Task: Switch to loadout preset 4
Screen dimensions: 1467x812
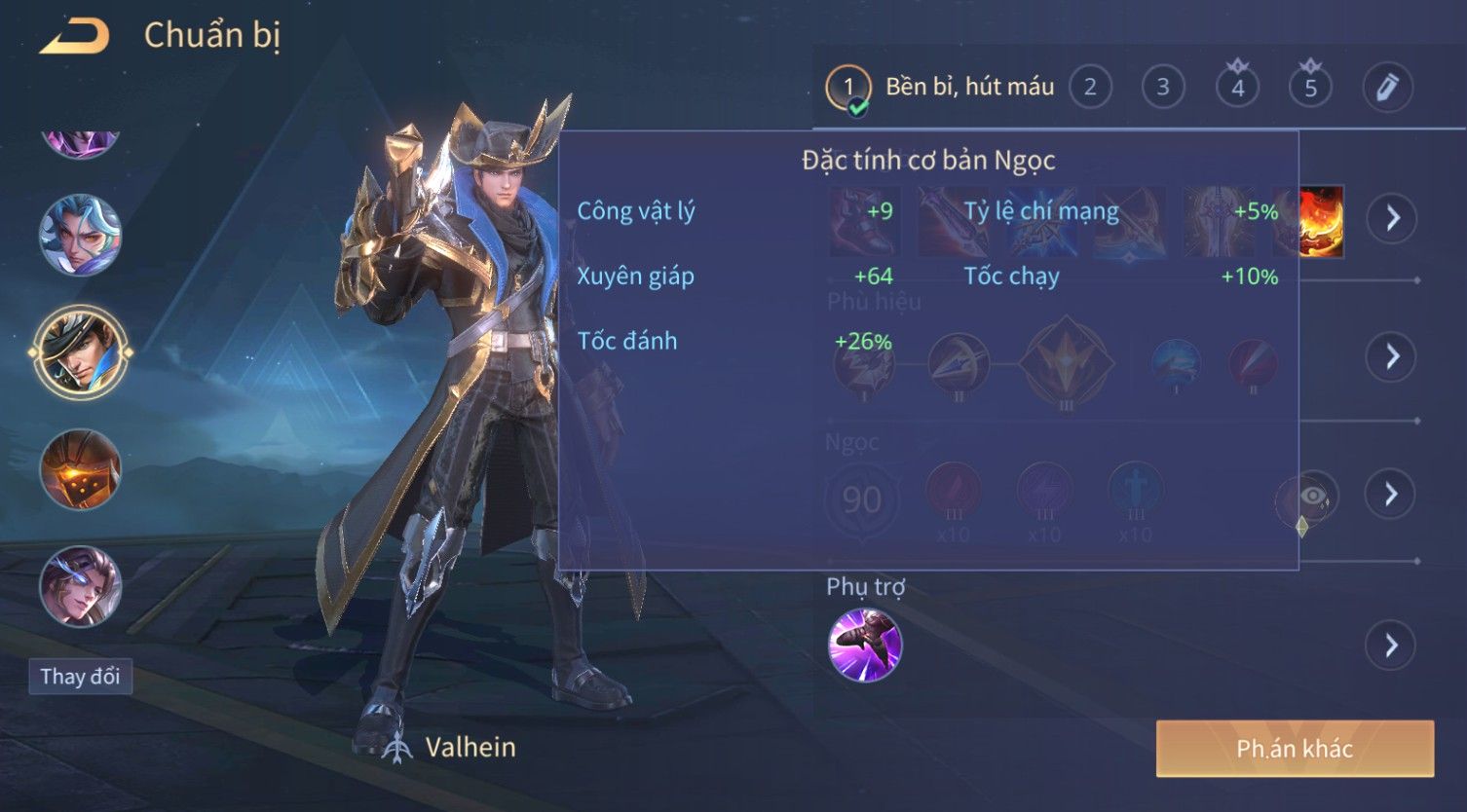Action: pos(1237,89)
